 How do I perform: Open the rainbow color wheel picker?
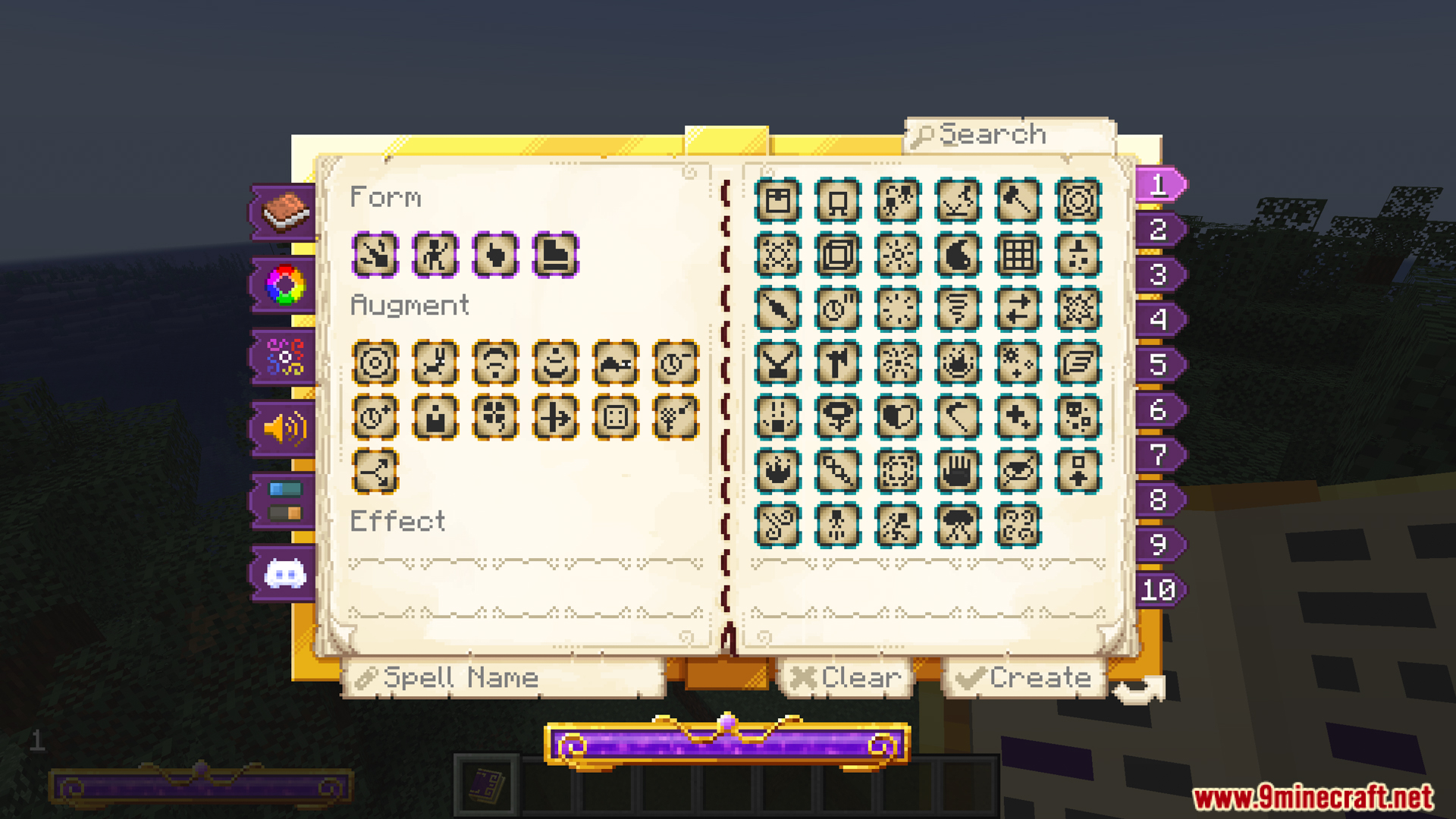point(284,284)
